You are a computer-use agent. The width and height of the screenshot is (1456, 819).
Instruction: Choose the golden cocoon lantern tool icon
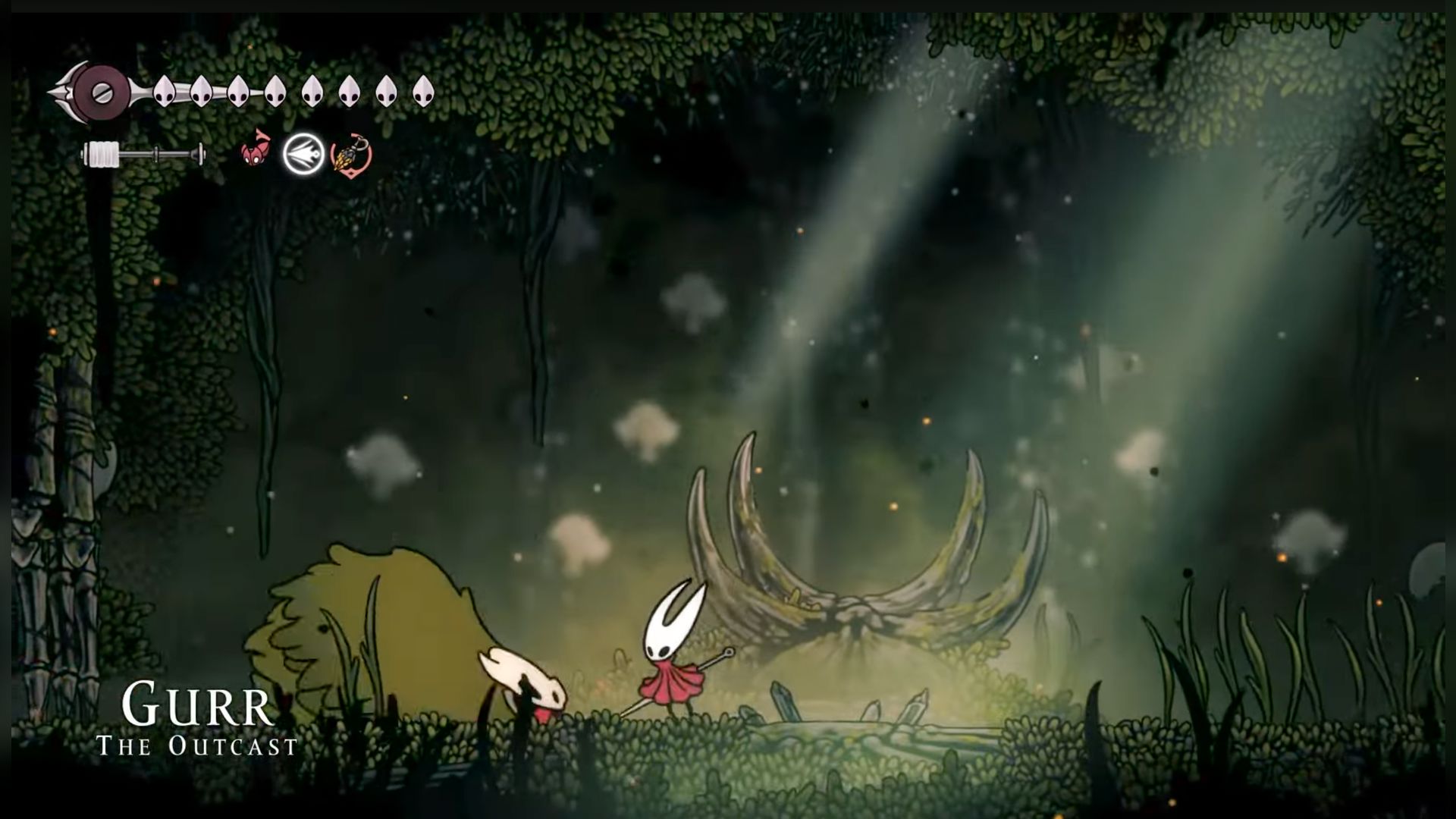351,155
